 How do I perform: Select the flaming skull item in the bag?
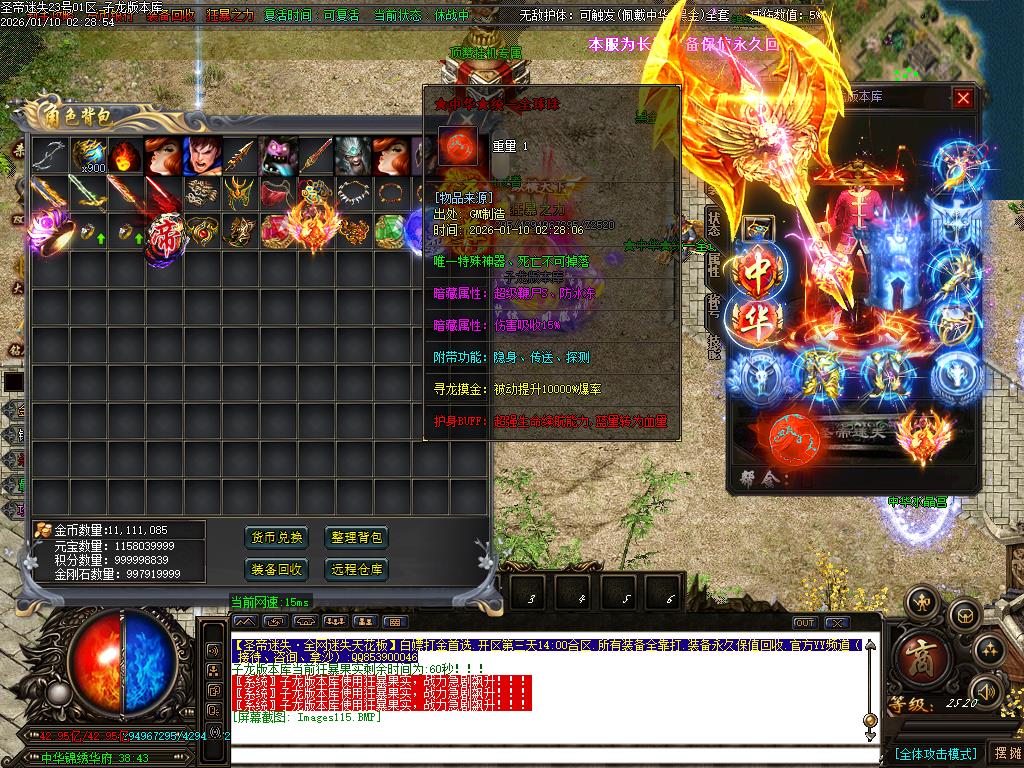[125, 156]
